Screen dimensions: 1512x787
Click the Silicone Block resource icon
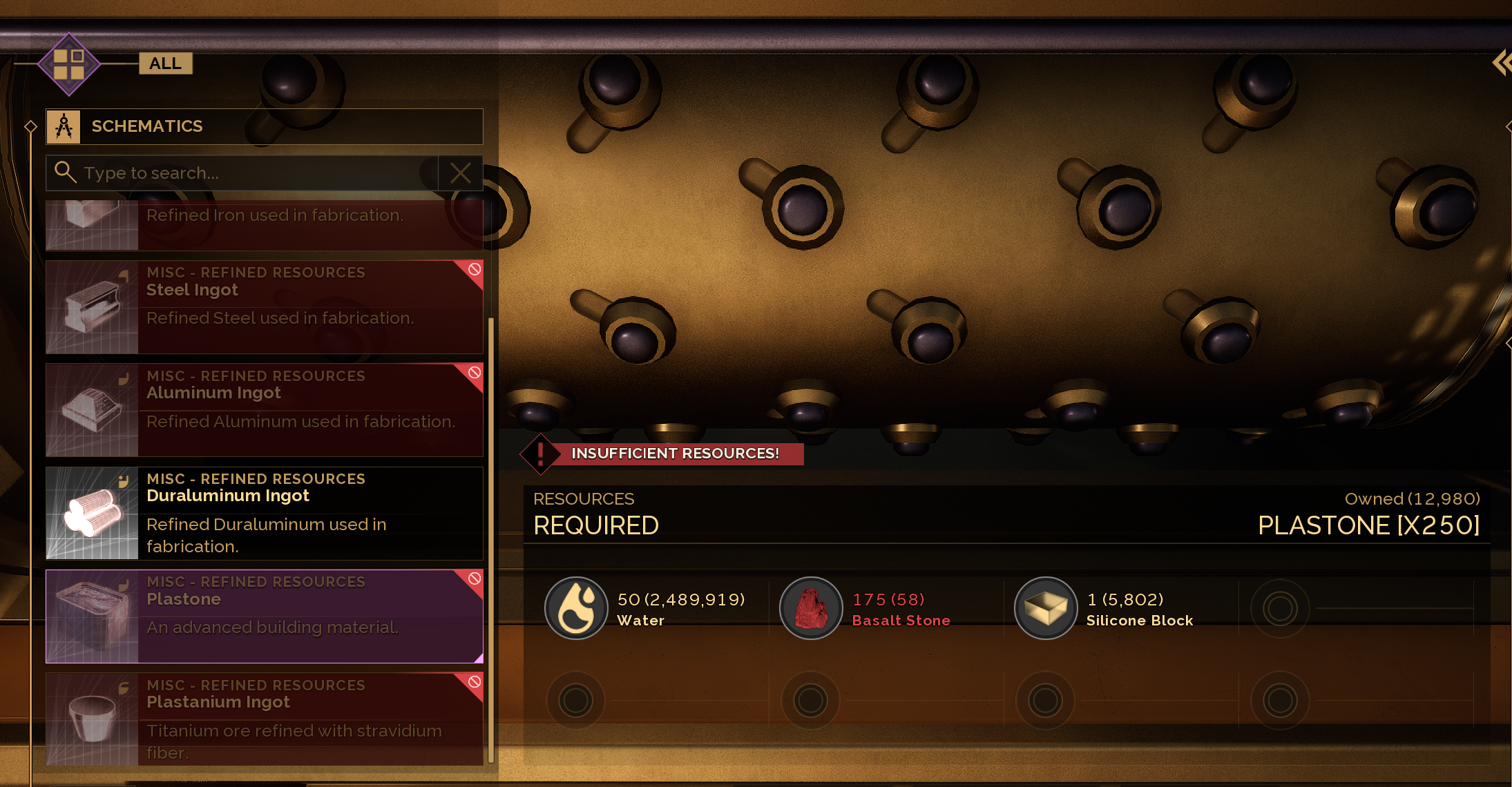point(1046,608)
